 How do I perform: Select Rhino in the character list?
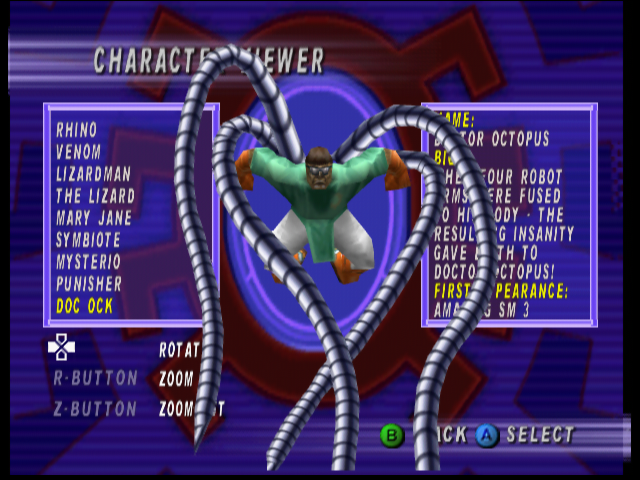point(77,130)
